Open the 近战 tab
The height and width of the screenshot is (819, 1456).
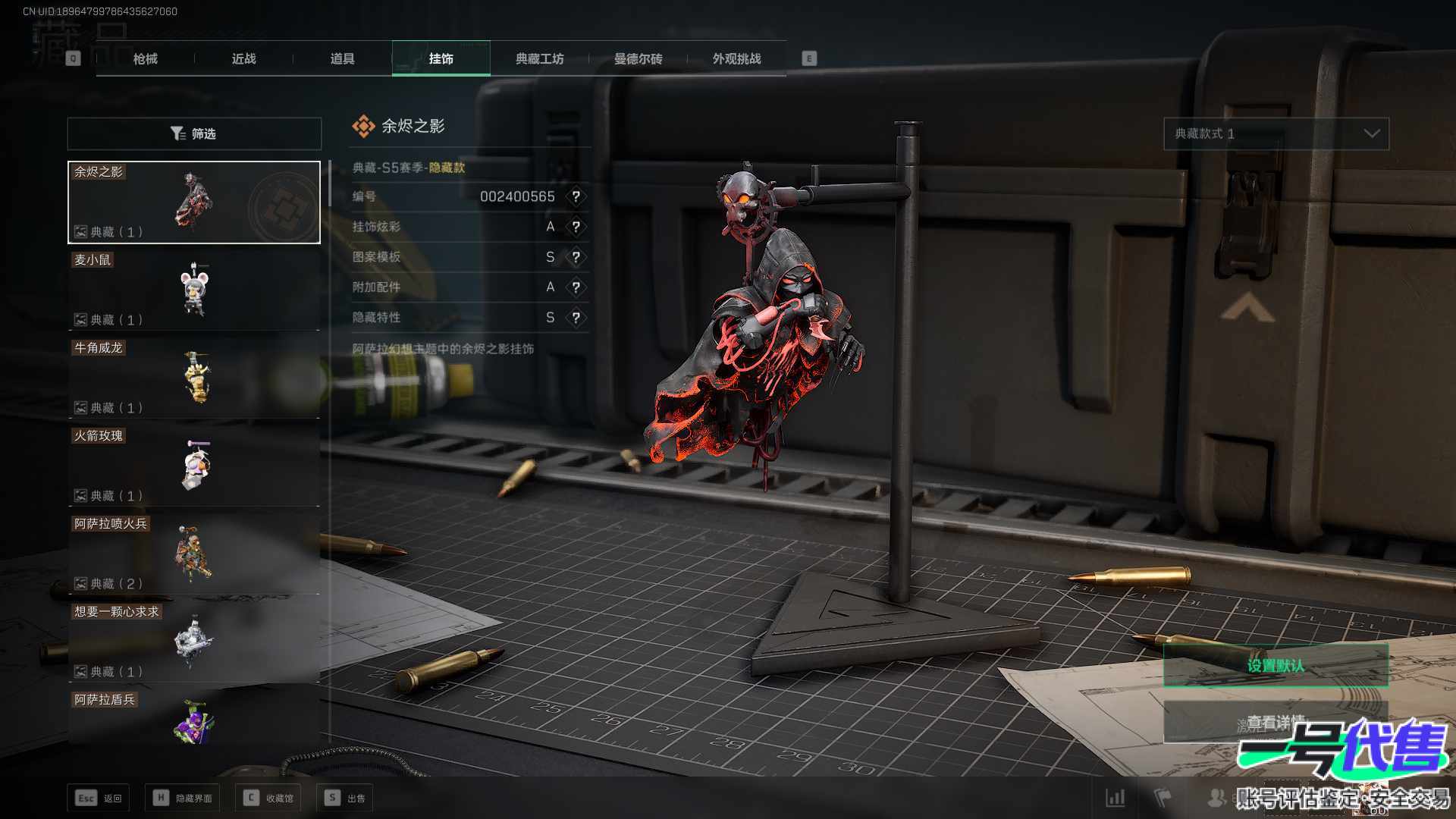coord(243,58)
